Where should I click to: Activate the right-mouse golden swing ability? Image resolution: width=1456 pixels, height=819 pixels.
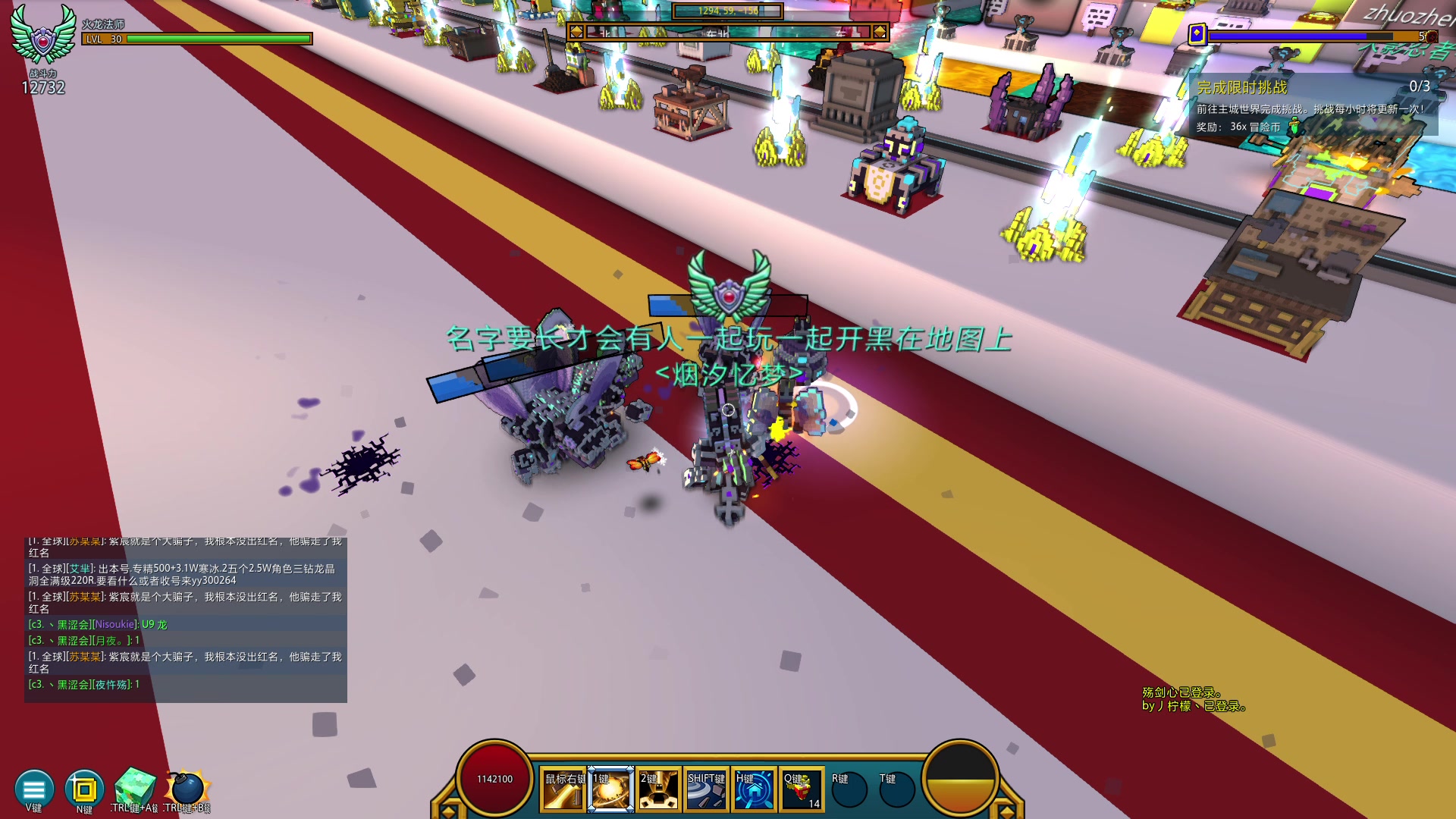563,790
